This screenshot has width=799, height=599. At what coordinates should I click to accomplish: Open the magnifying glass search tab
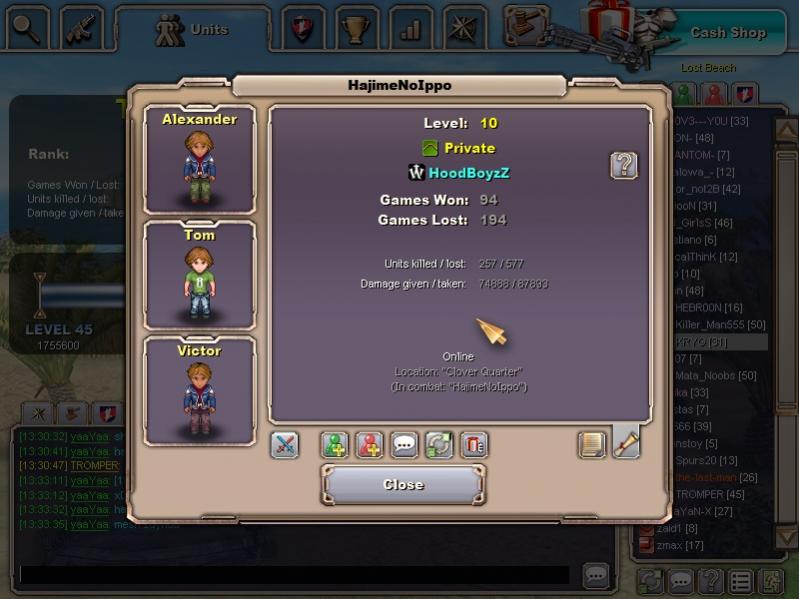(x=28, y=29)
